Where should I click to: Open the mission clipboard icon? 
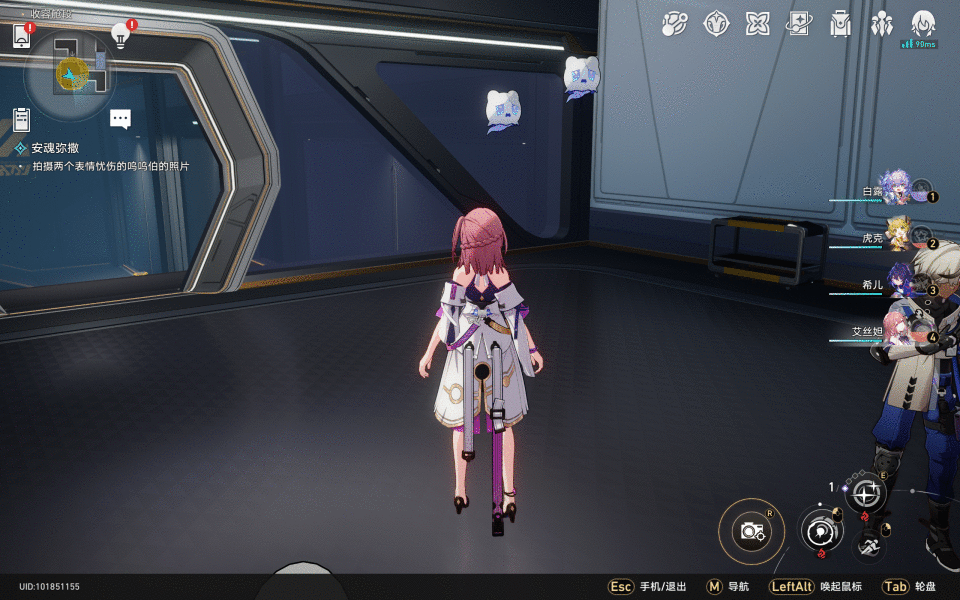[22, 120]
